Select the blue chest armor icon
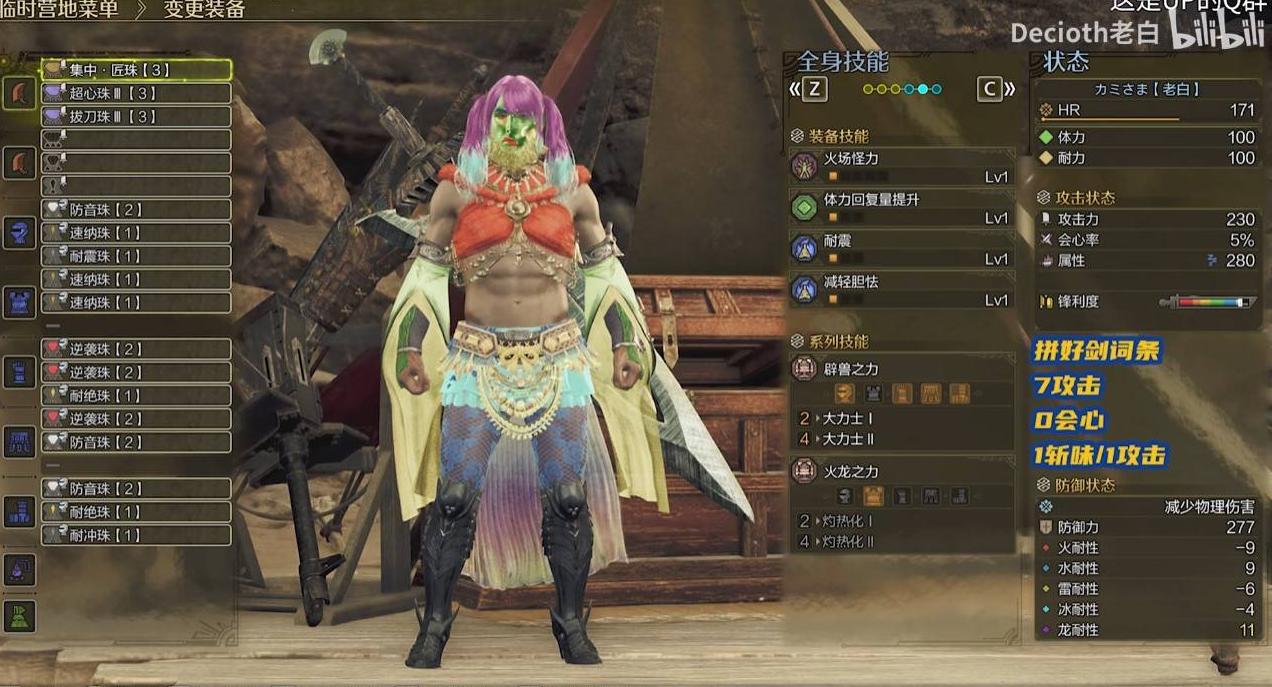Image resolution: width=1272 pixels, height=687 pixels. [x=19, y=302]
